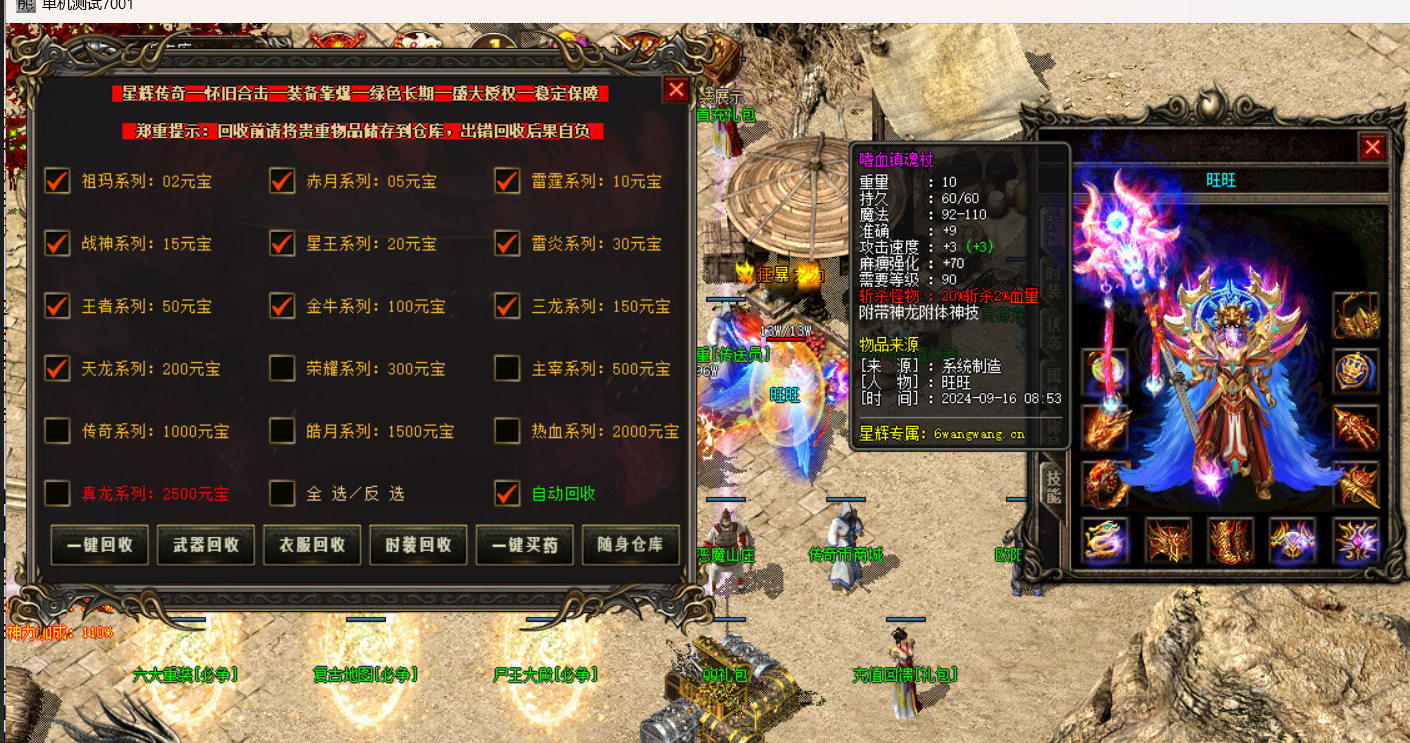Click the 一键回收 button
The image size is (1410, 743).
point(100,545)
